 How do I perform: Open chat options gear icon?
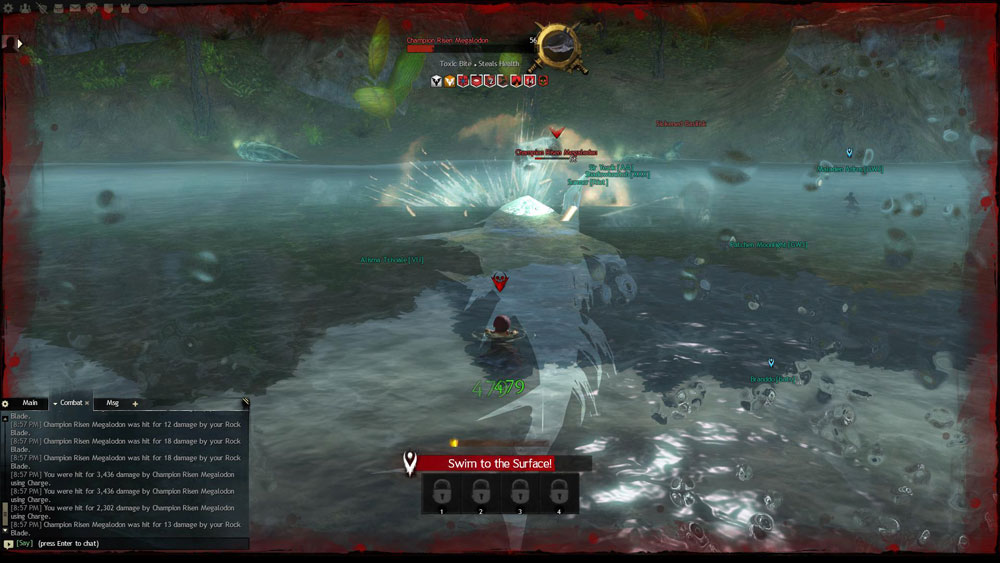(x=5, y=404)
